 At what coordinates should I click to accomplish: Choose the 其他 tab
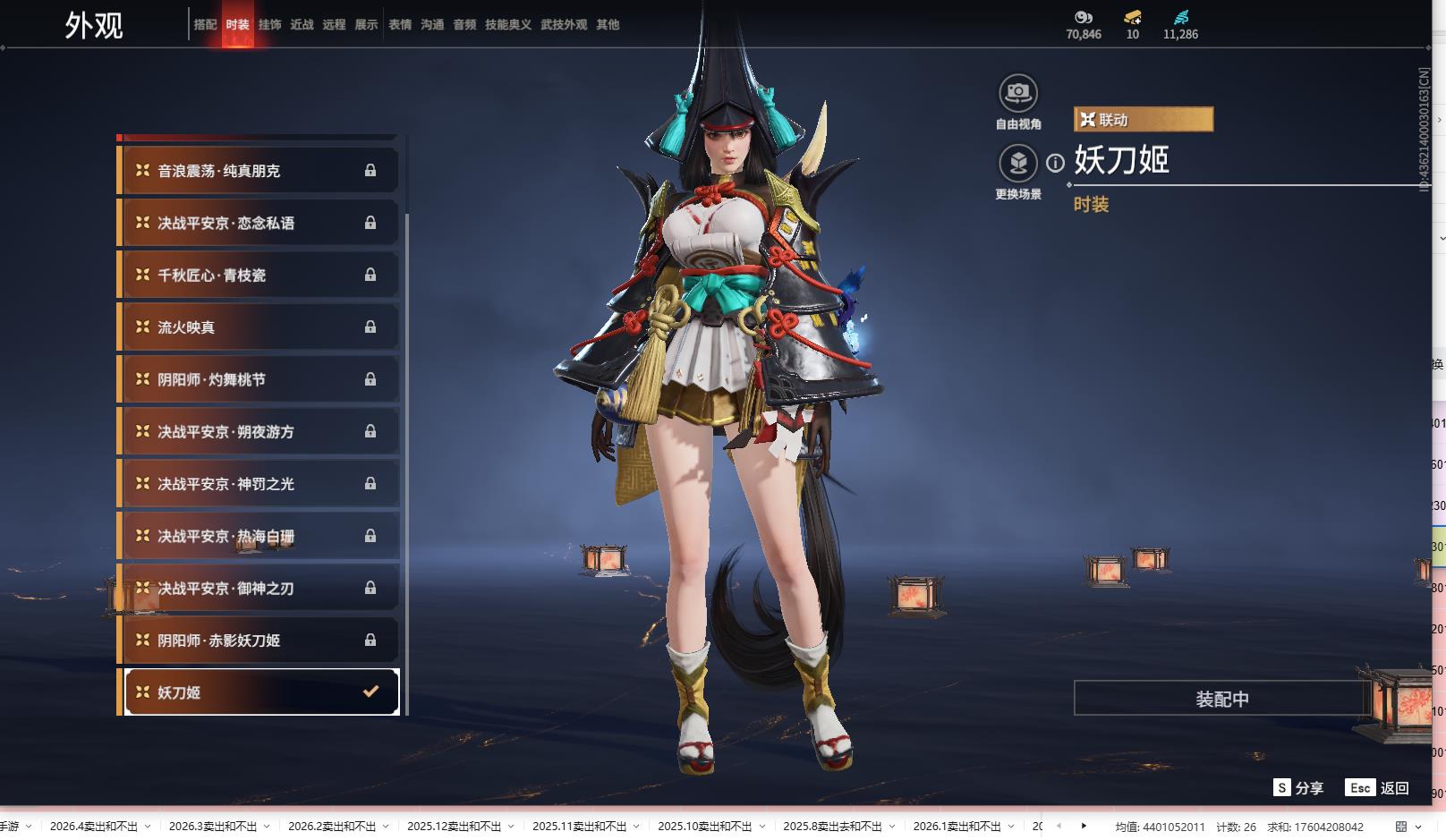point(608,25)
